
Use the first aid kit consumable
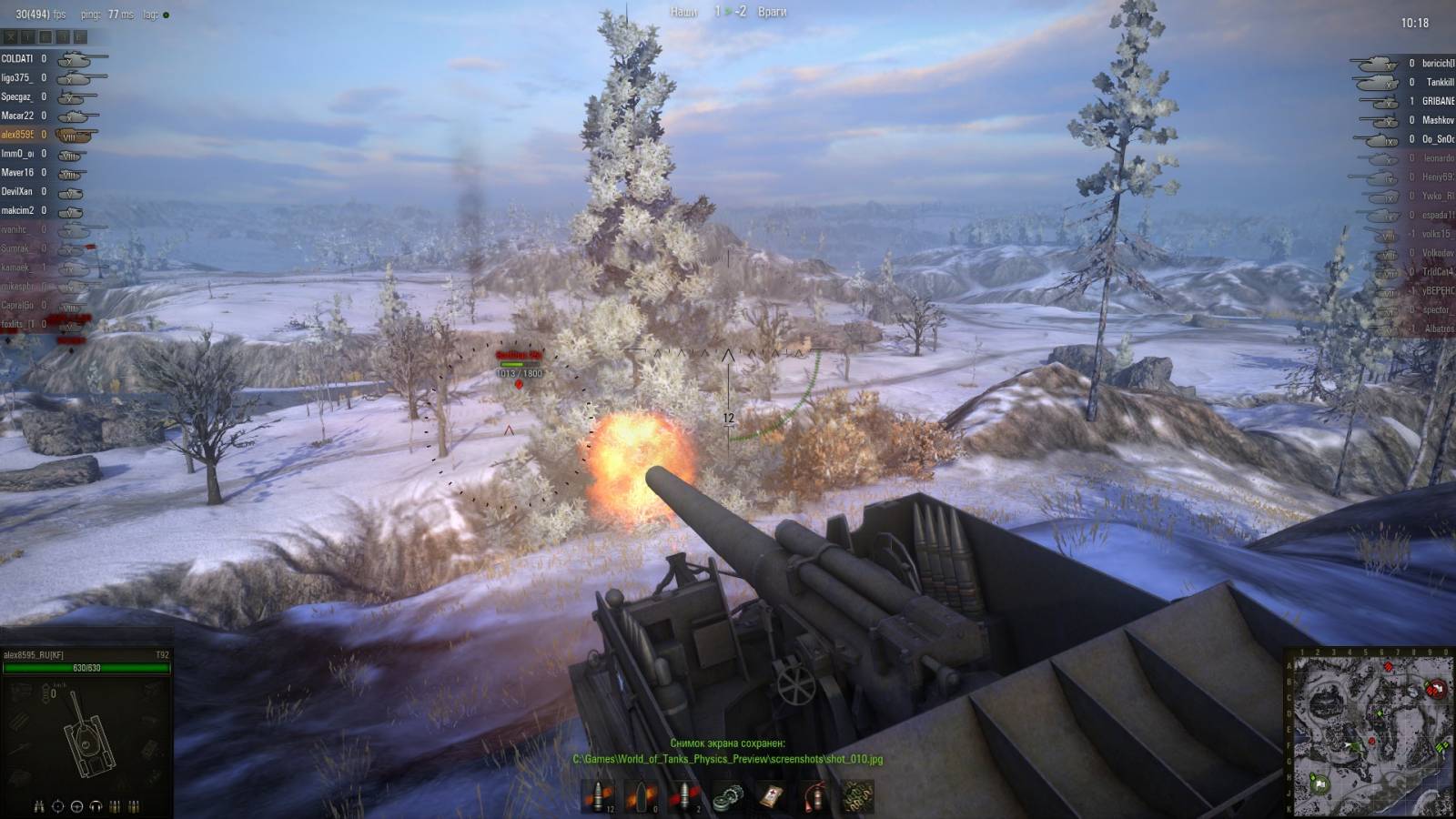click(x=772, y=796)
